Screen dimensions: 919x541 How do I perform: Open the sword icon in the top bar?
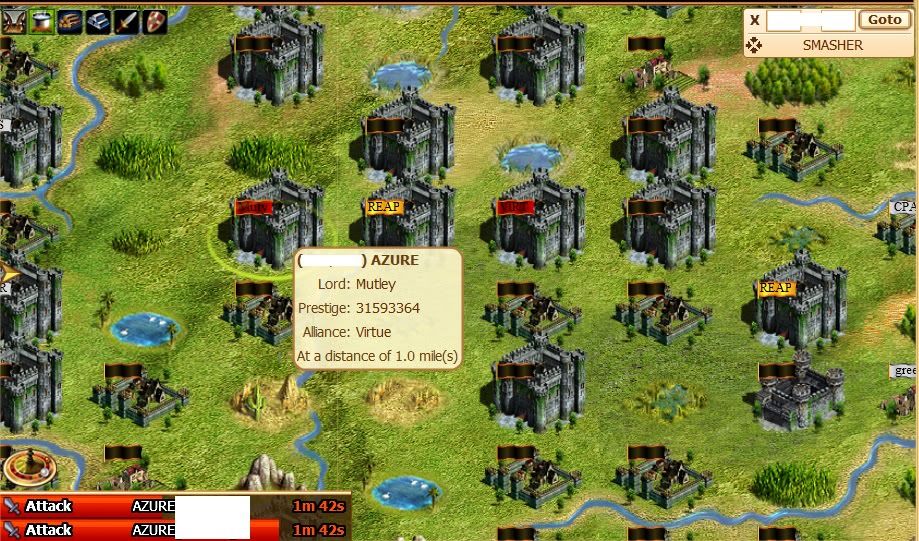pyautogui.click(x=126, y=21)
